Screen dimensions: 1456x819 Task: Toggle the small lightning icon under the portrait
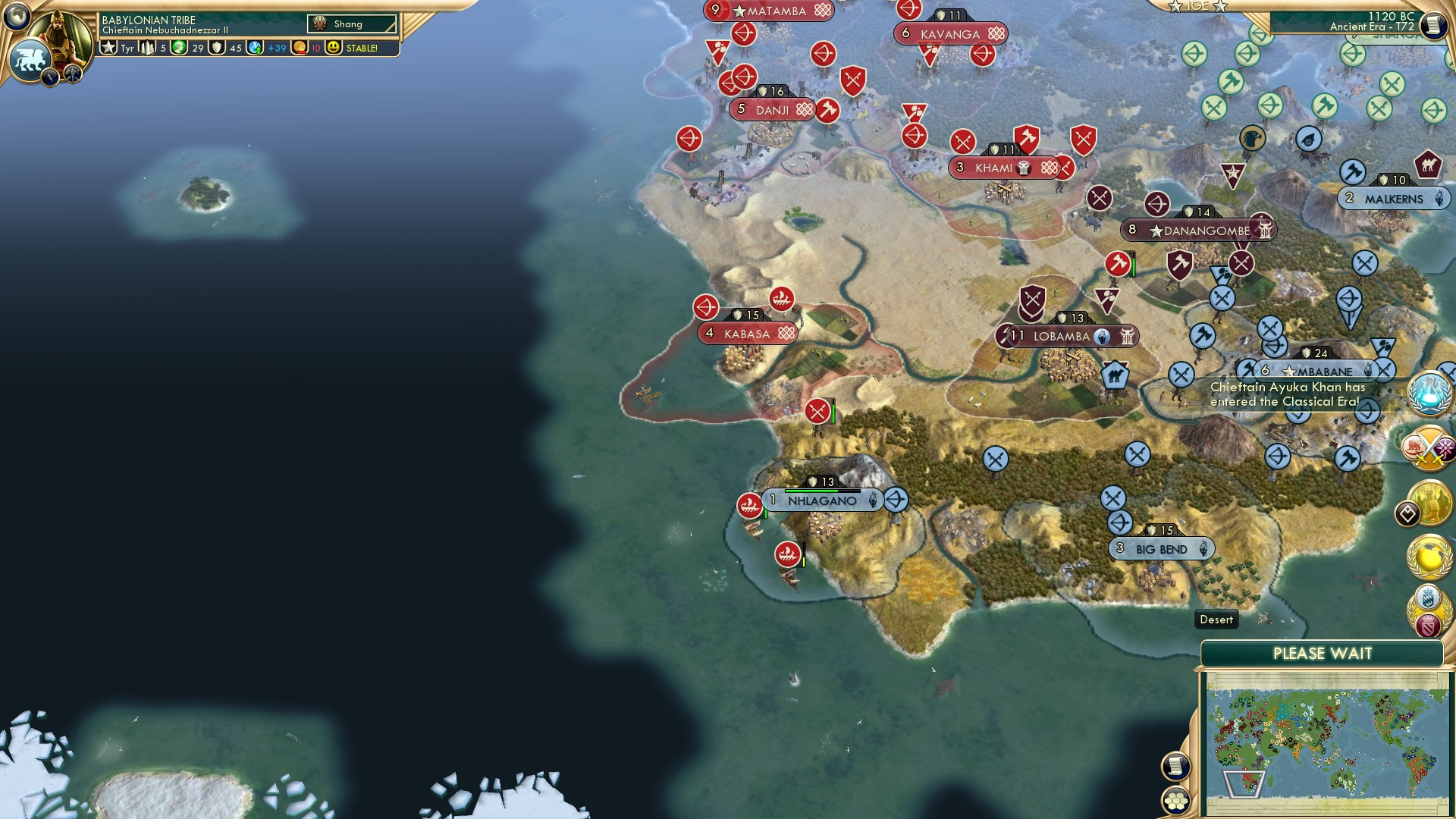[49, 75]
